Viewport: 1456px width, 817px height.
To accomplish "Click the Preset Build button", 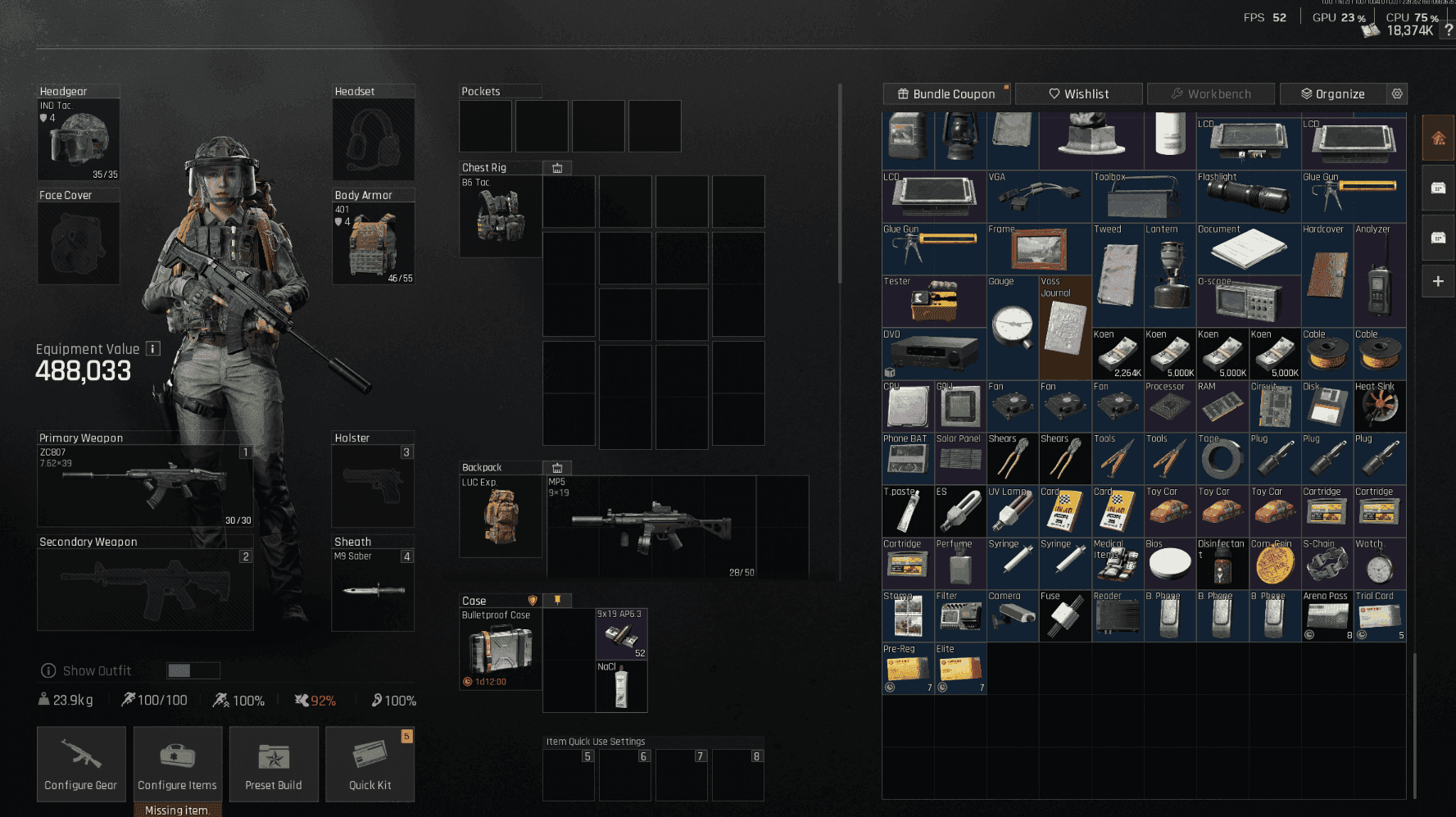I will coord(274,764).
